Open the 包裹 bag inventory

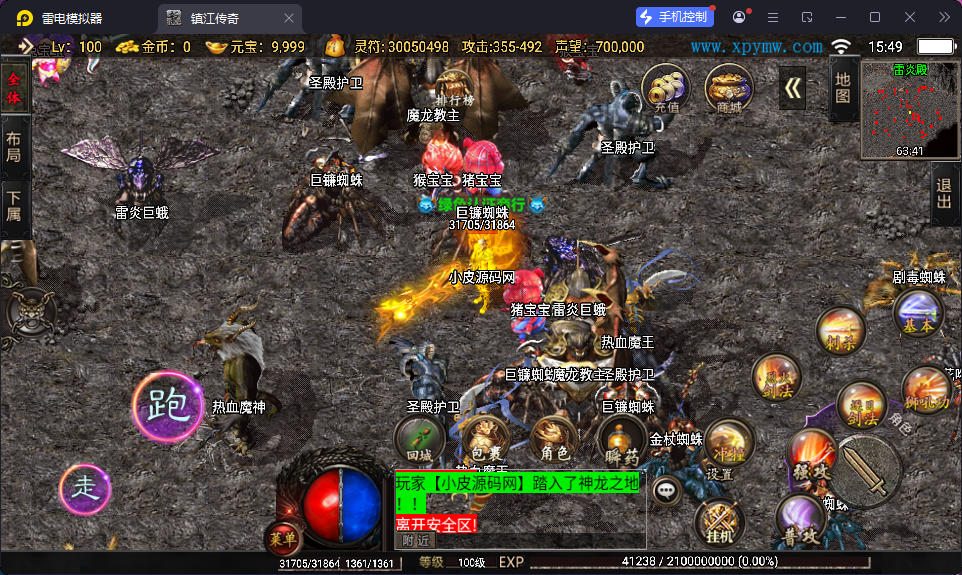tap(485, 440)
